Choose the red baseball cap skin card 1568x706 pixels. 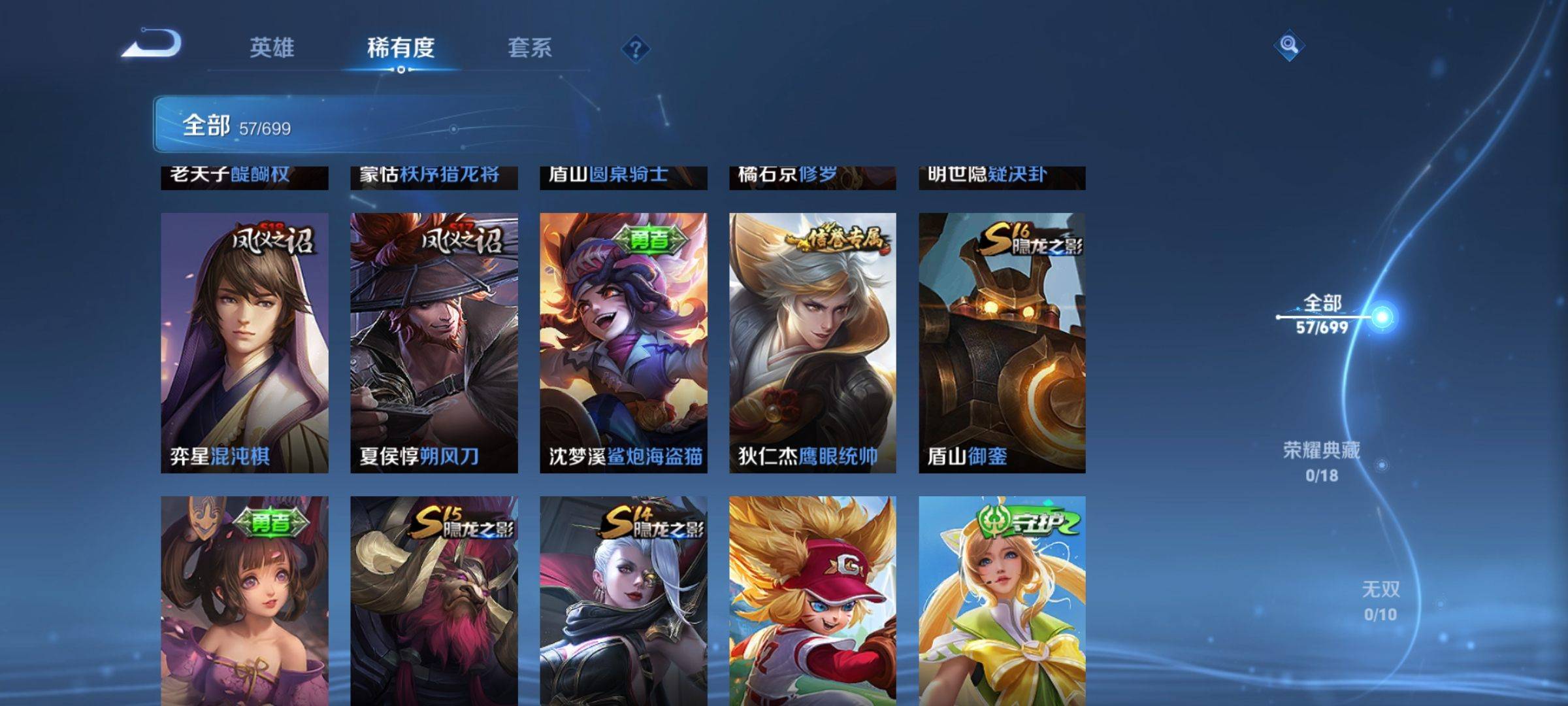tap(813, 600)
